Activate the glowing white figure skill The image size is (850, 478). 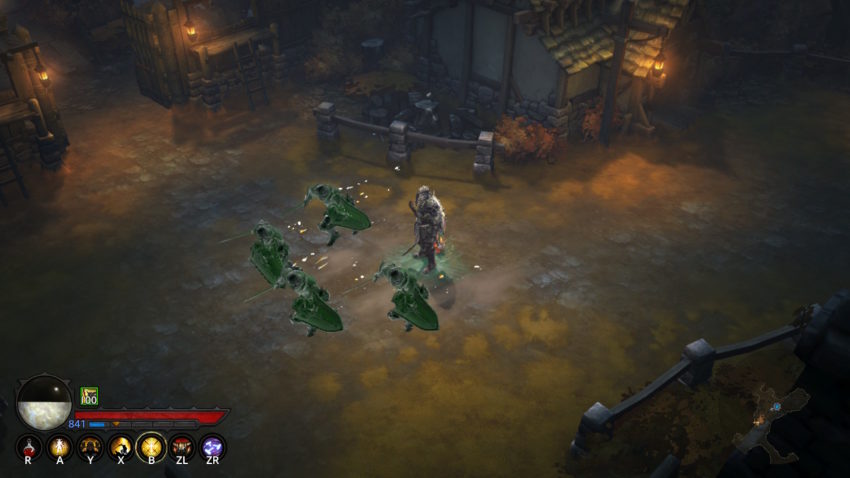click(x=59, y=446)
